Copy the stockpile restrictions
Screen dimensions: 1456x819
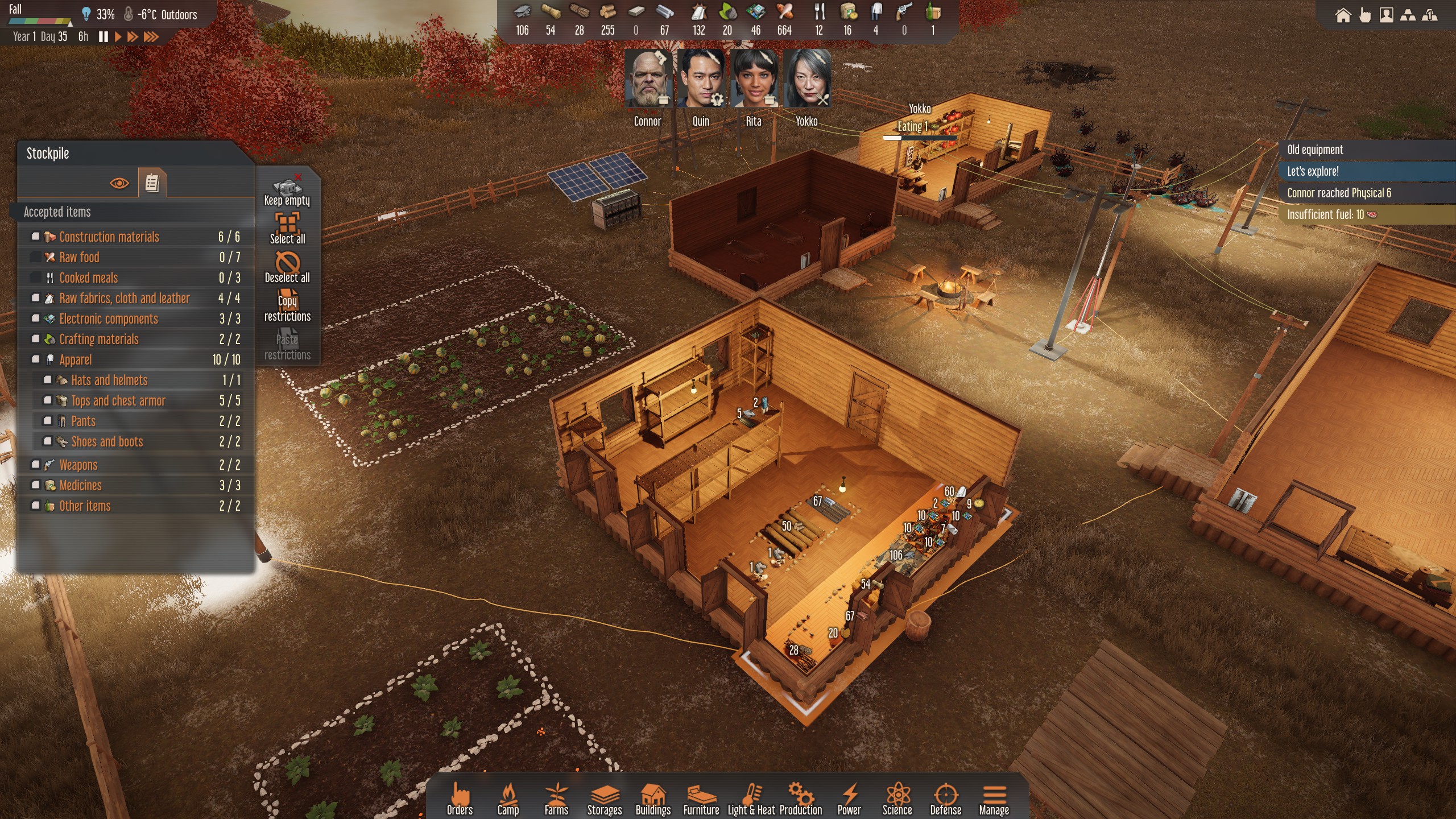(287, 307)
